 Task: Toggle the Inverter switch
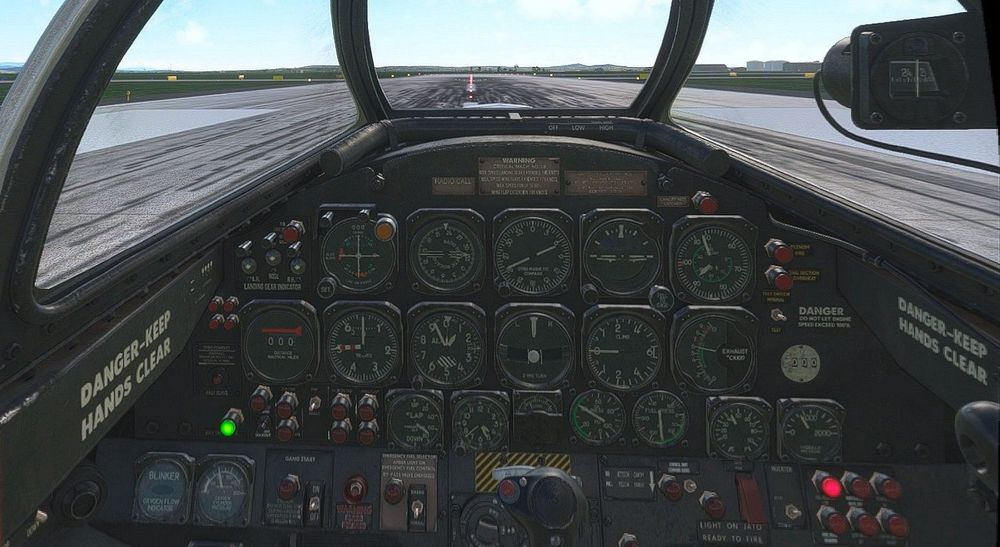[793, 511]
